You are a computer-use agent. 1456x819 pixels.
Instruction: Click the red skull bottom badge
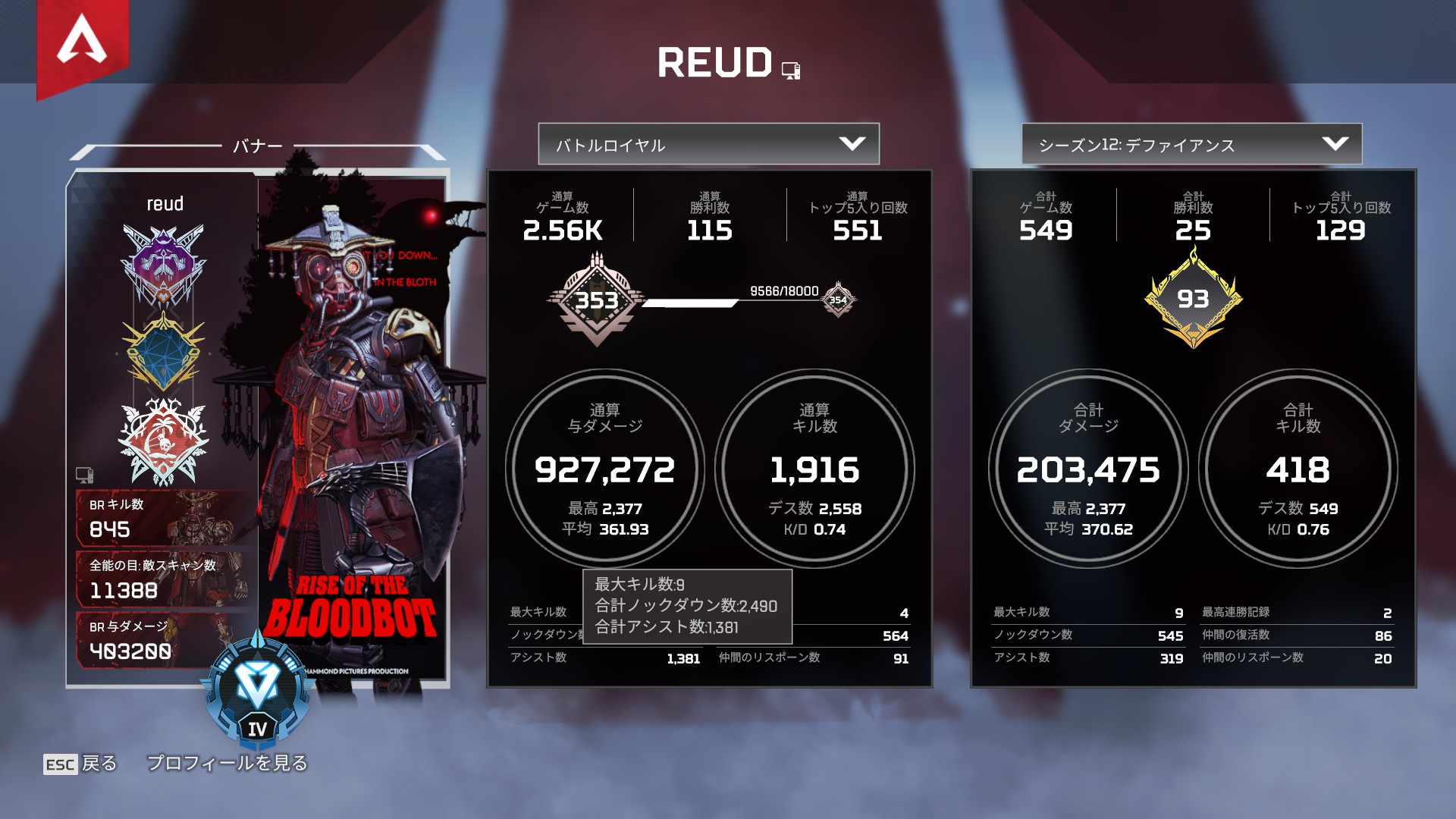click(x=163, y=441)
